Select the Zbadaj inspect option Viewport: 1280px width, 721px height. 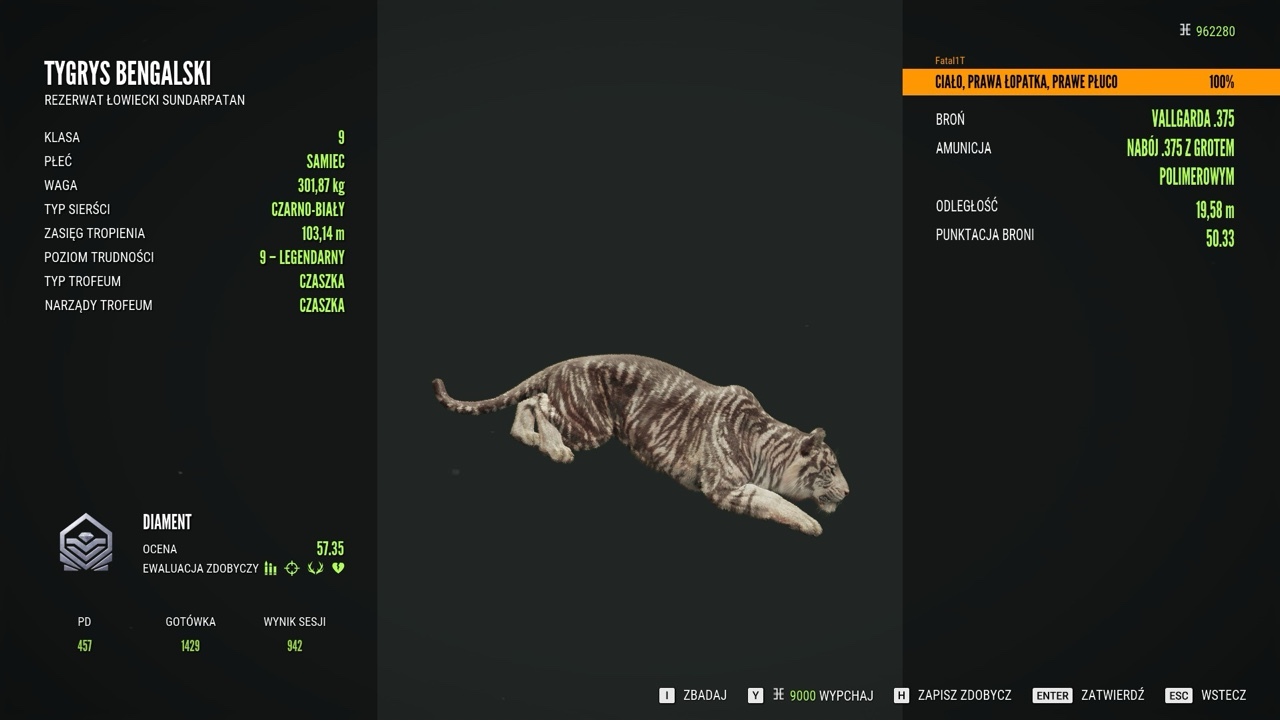(694, 695)
